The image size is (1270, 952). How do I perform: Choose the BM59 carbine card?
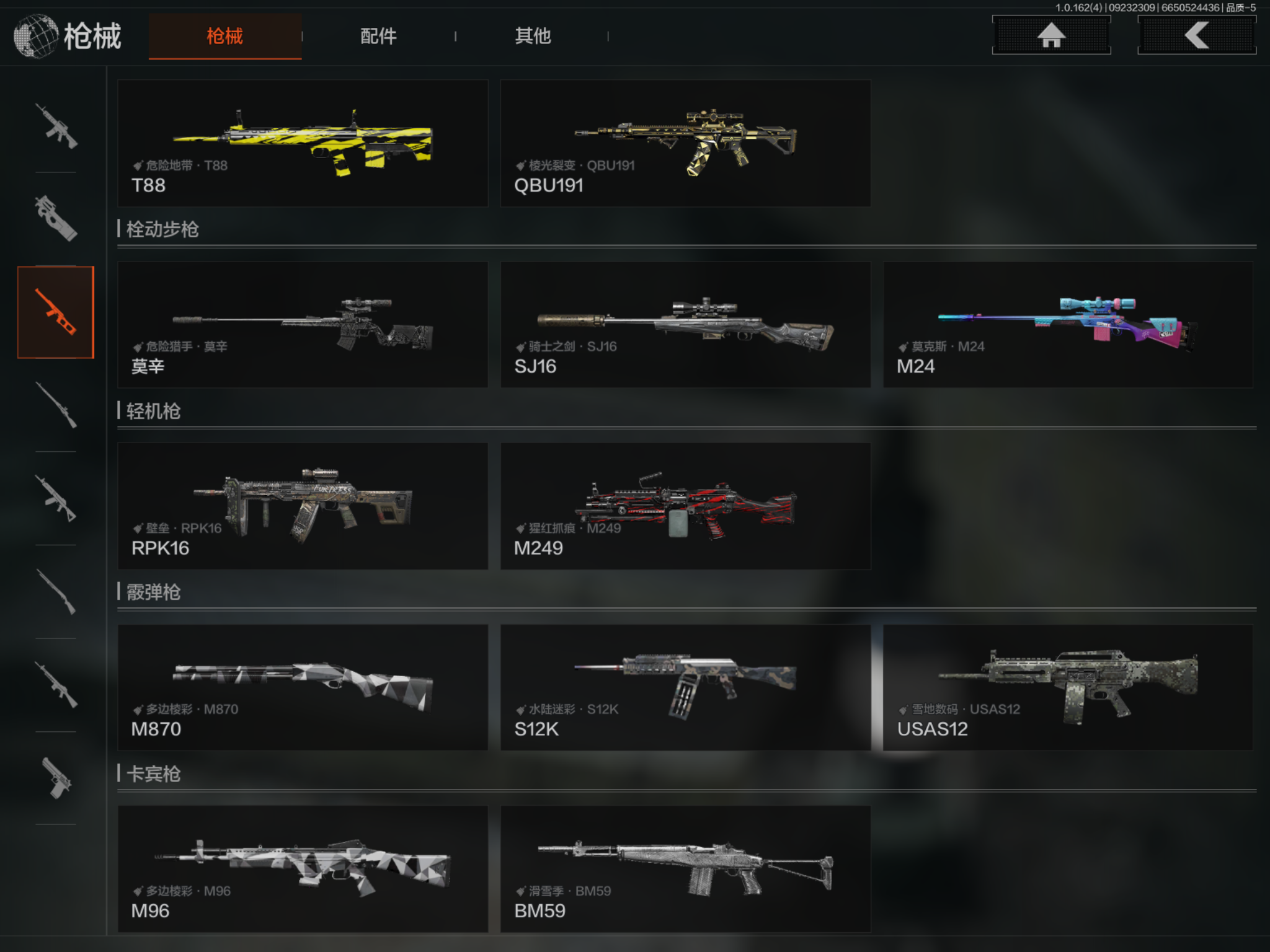(x=685, y=868)
